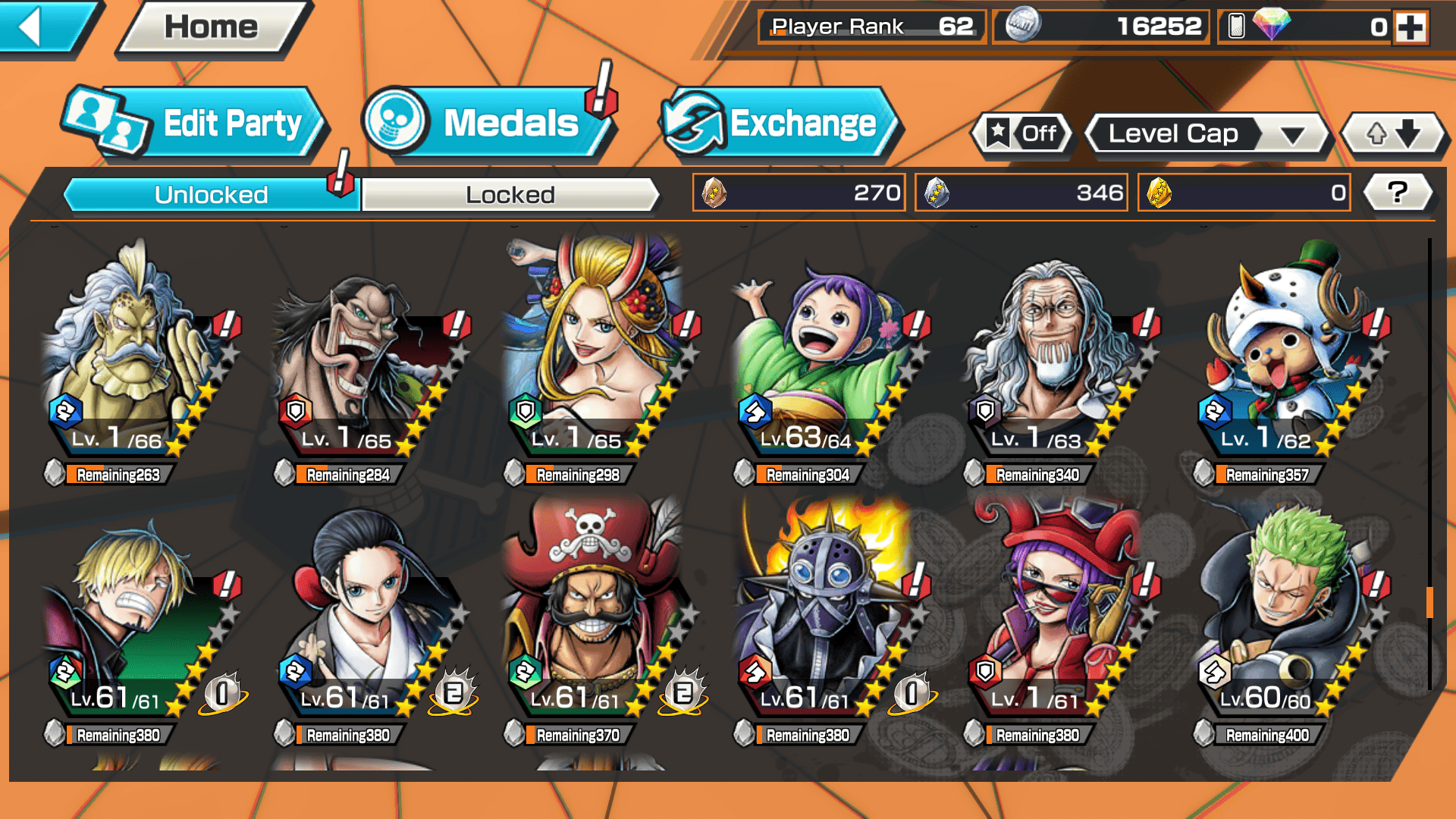This screenshot has width=1456, height=819.
Task: Add rainbow diamonds with the plus button
Action: tap(1410, 27)
